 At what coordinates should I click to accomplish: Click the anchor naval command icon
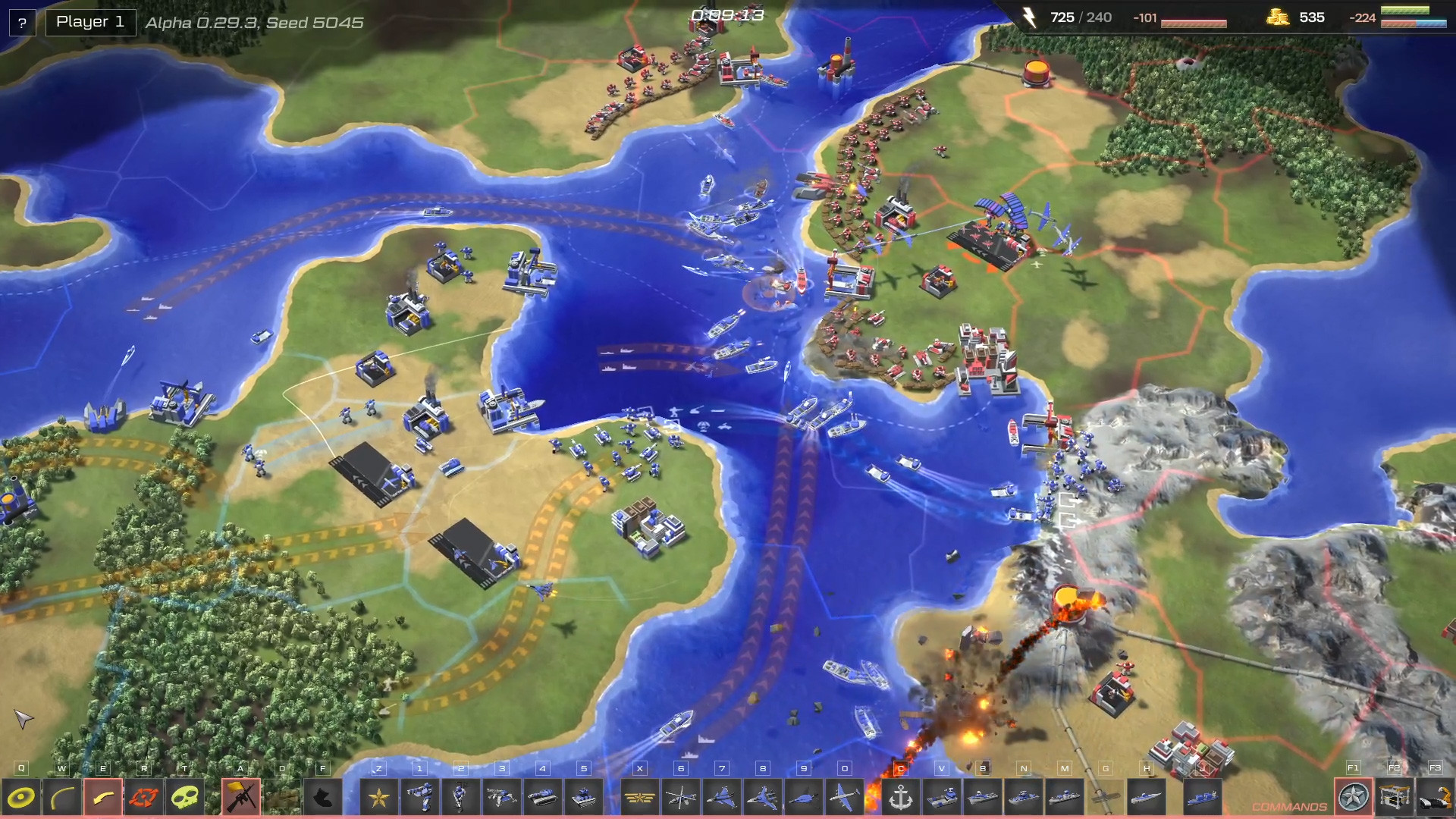pyautogui.click(x=900, y=796)
